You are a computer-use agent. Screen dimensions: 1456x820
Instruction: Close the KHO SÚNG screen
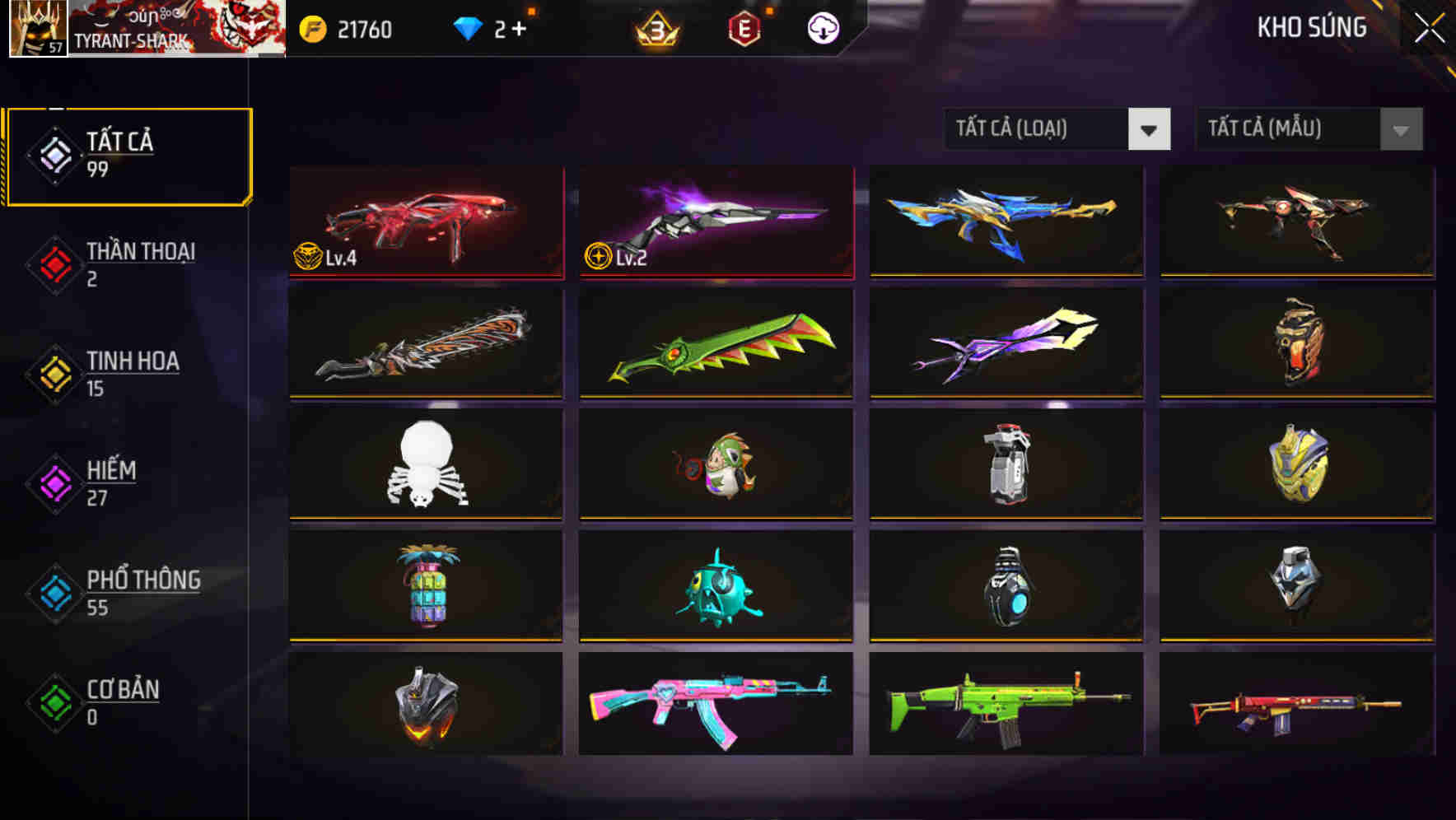(1428, 26)
